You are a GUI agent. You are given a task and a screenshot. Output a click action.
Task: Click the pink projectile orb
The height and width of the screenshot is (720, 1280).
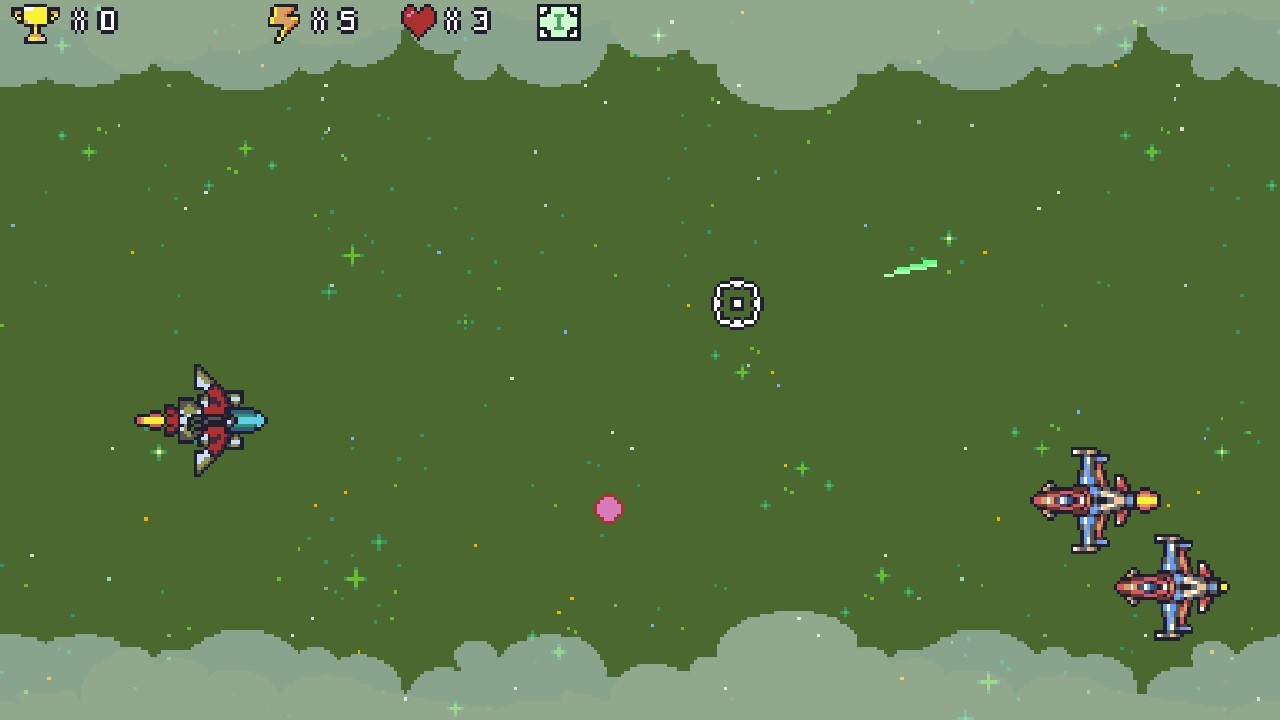[609, 509]
